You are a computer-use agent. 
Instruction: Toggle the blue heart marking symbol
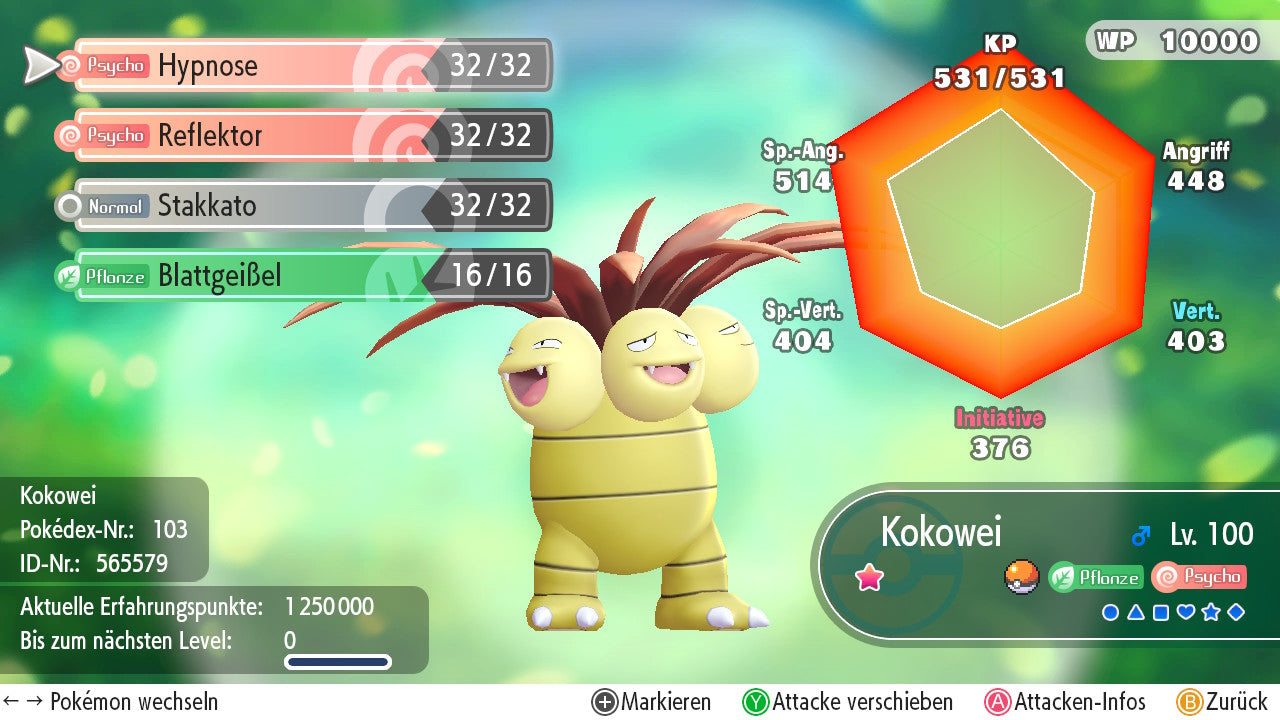click(1186, 612)
